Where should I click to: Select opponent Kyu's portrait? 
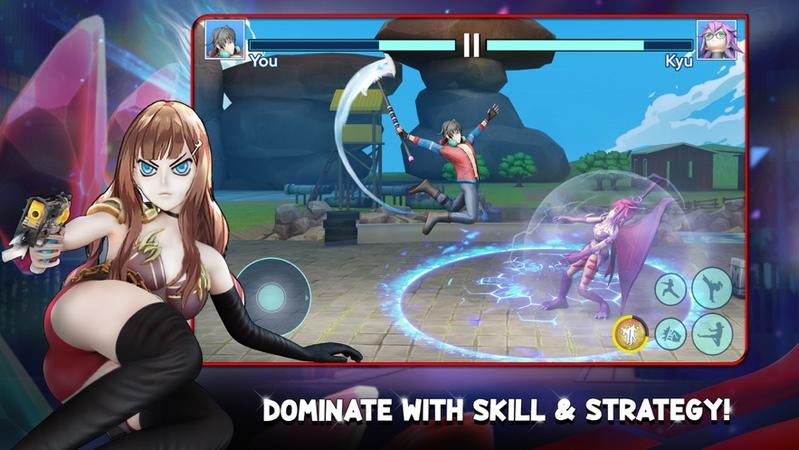point(716,40)
